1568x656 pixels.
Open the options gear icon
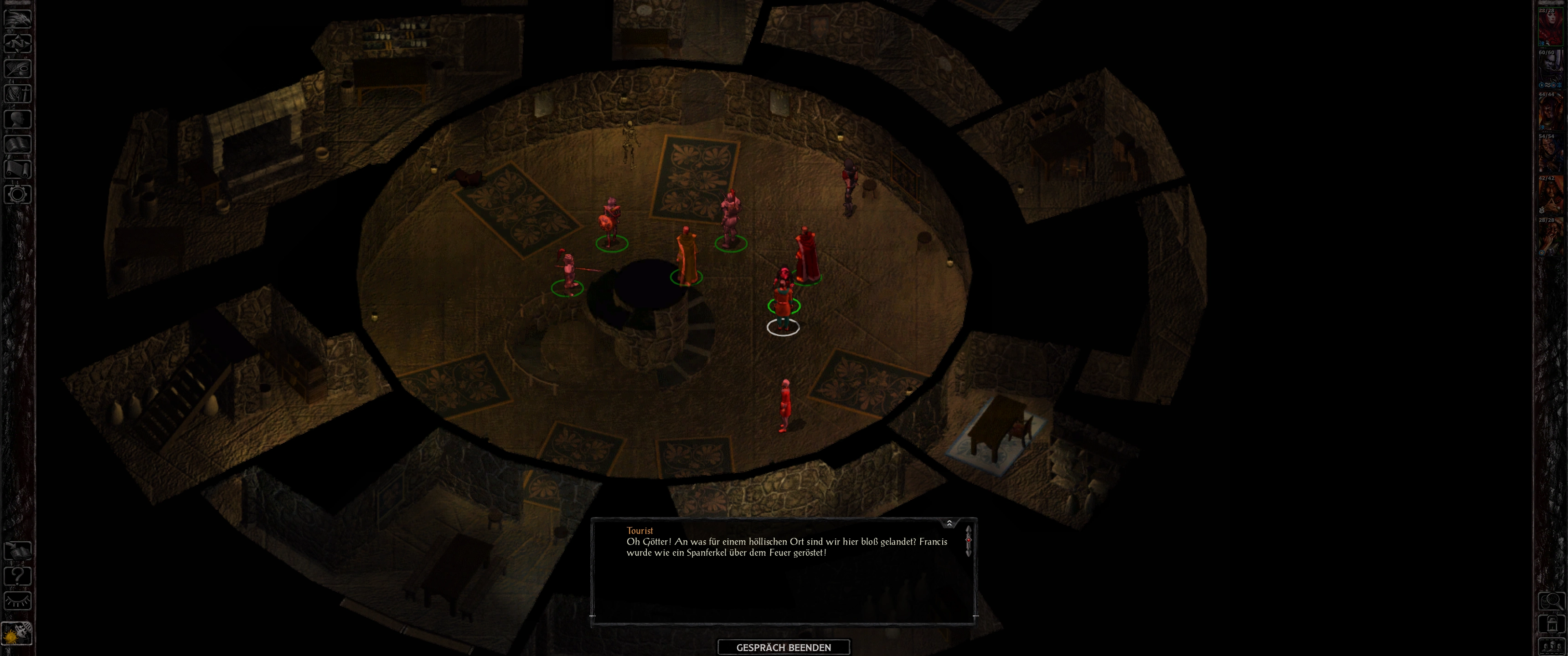tap(18, 195)
